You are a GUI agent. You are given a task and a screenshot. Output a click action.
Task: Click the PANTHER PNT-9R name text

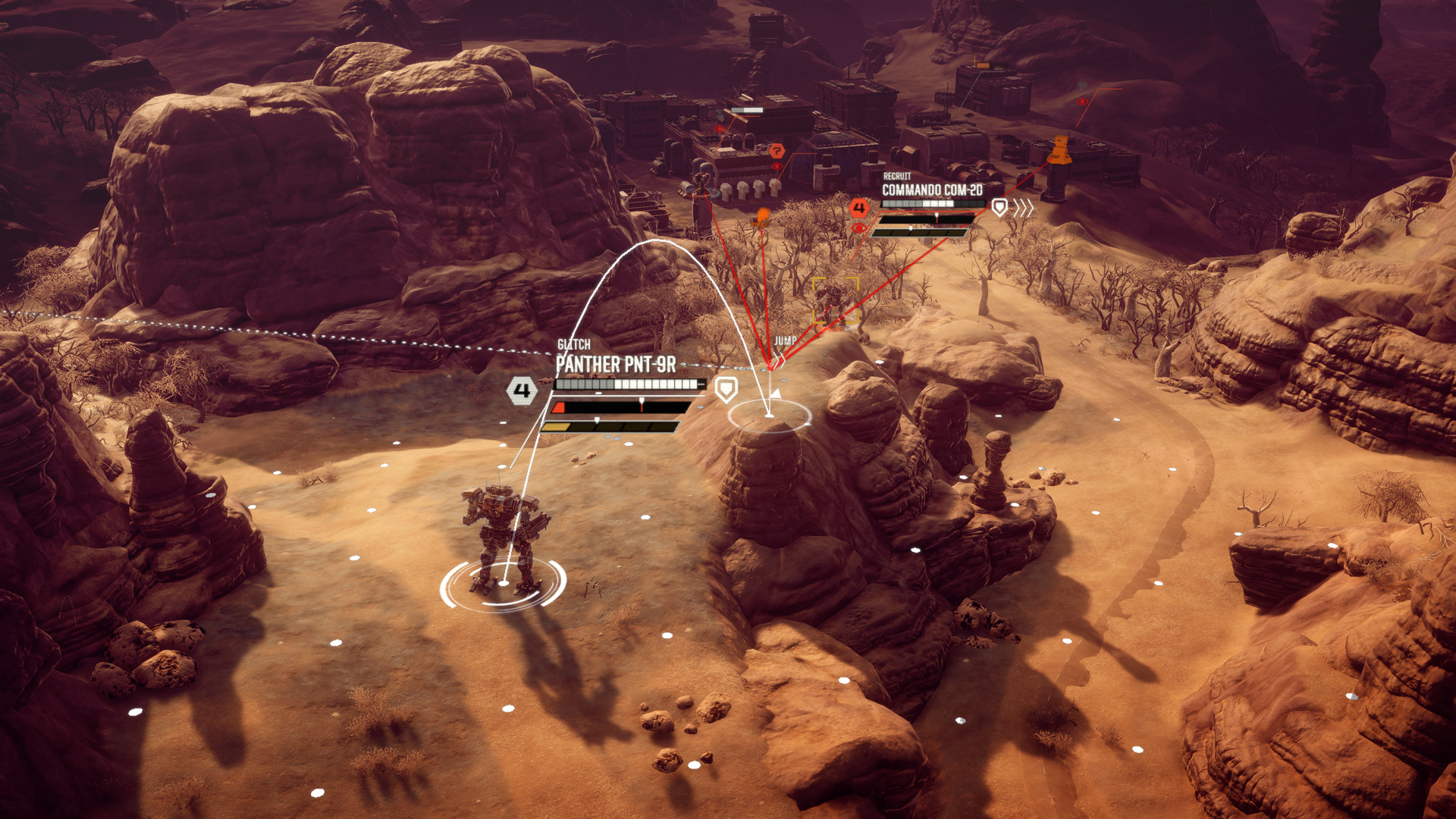[616, 362]
